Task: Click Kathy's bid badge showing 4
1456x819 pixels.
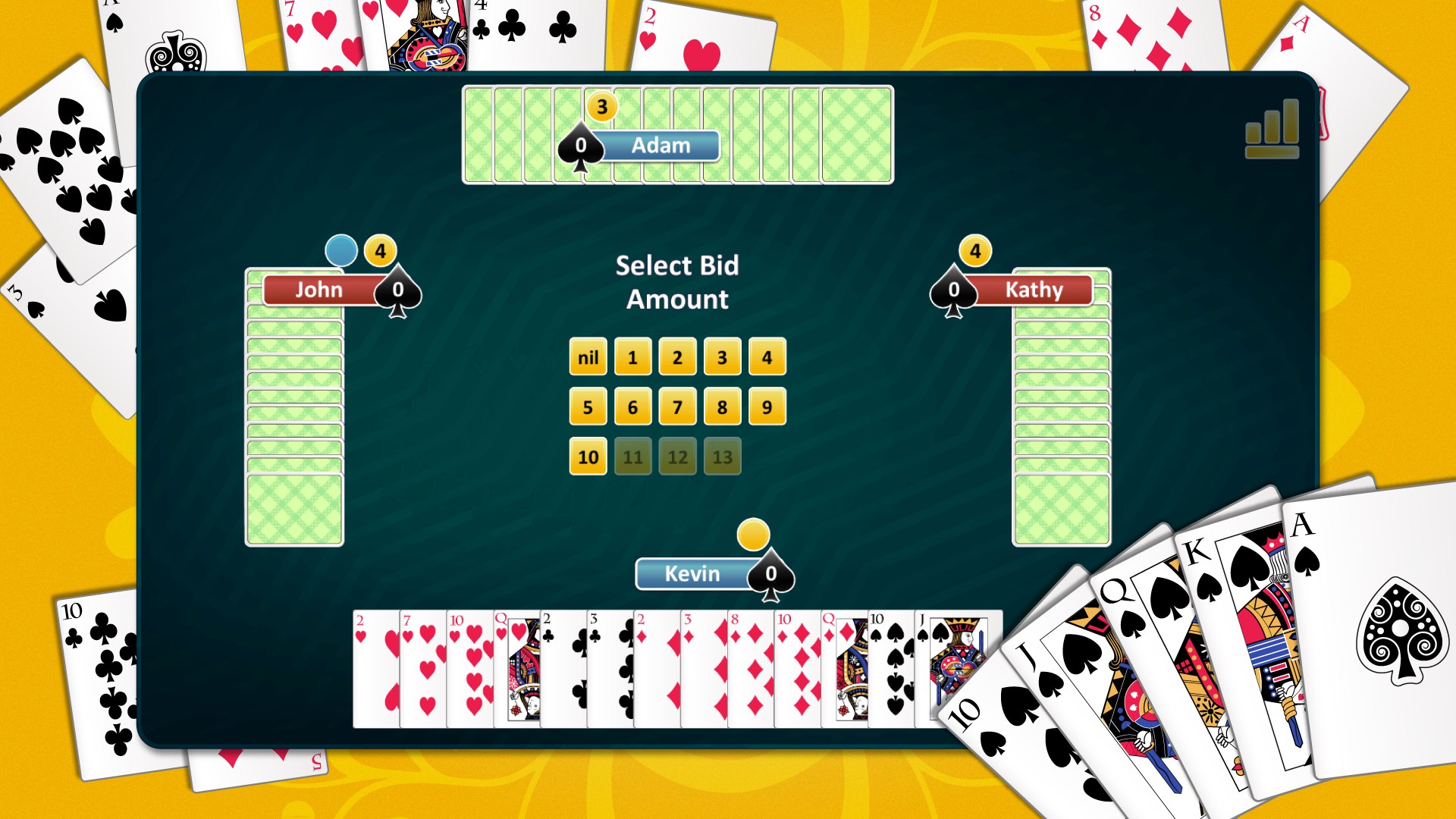Action: tap(977, 250)
